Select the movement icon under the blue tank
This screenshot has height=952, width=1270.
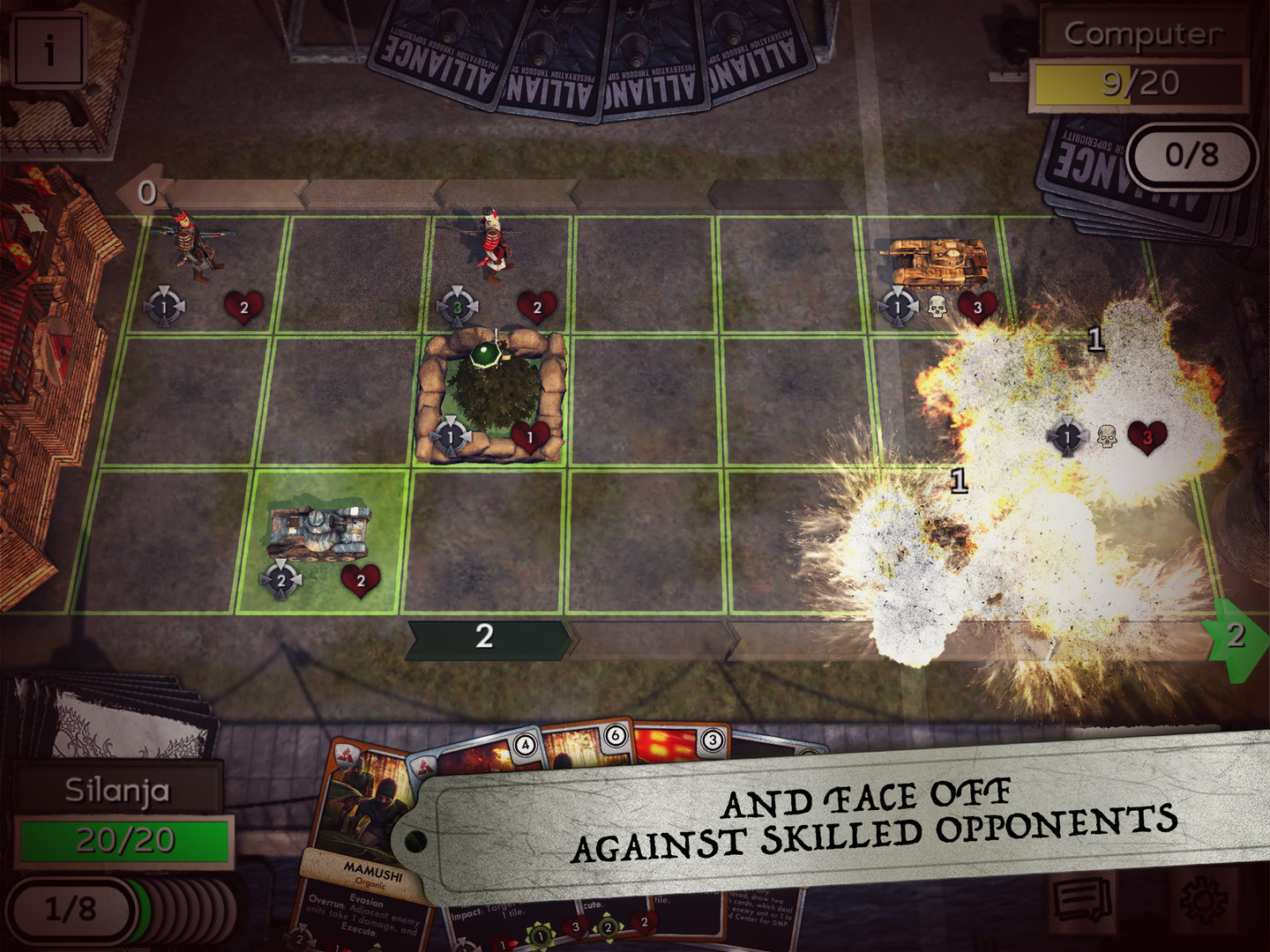281,581
